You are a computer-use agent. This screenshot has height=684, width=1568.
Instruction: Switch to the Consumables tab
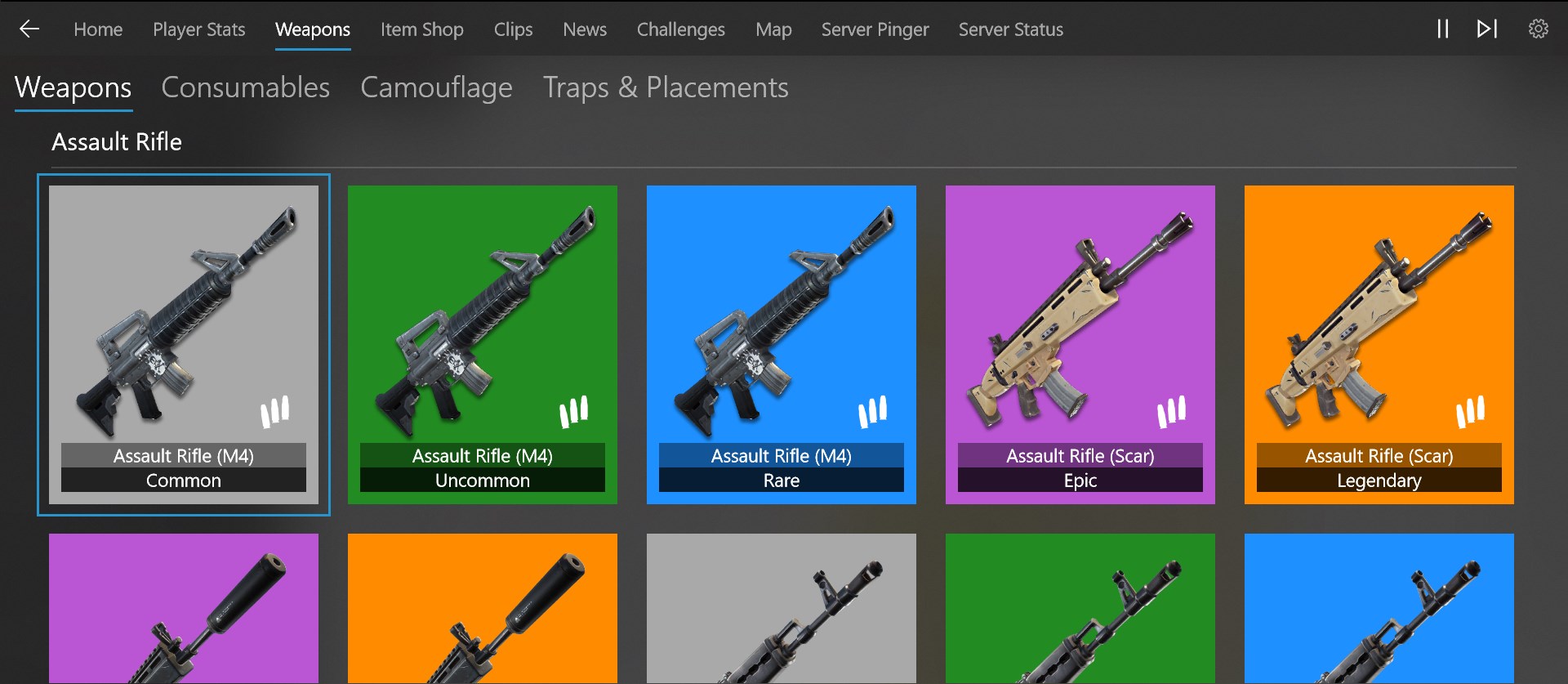pos(245,87)
